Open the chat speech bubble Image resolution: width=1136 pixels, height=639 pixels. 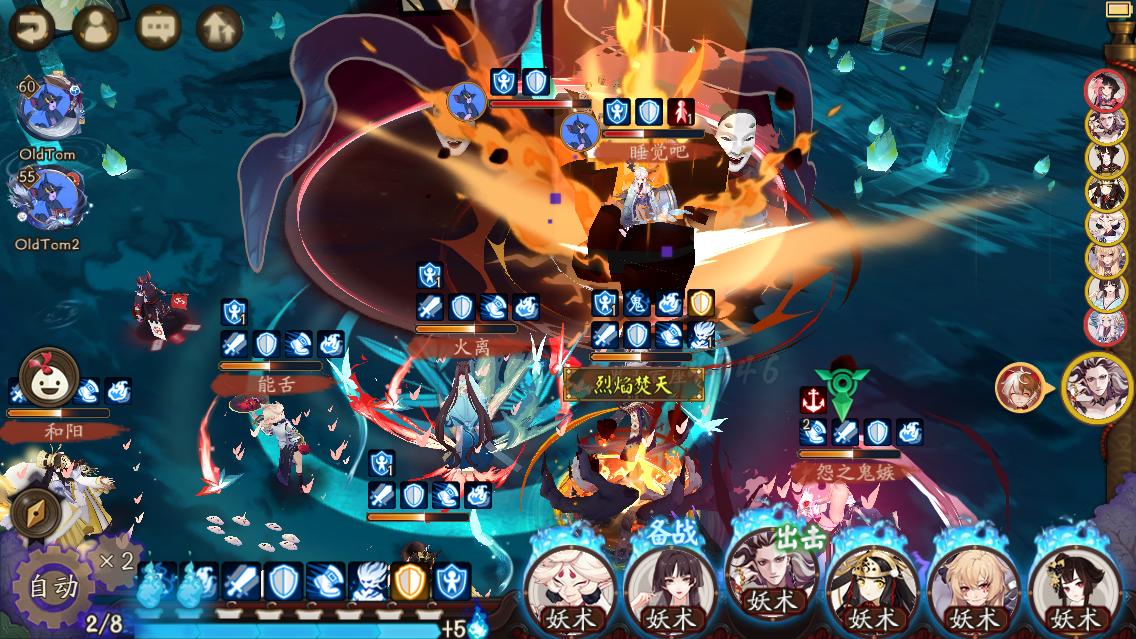pos(157,28)
